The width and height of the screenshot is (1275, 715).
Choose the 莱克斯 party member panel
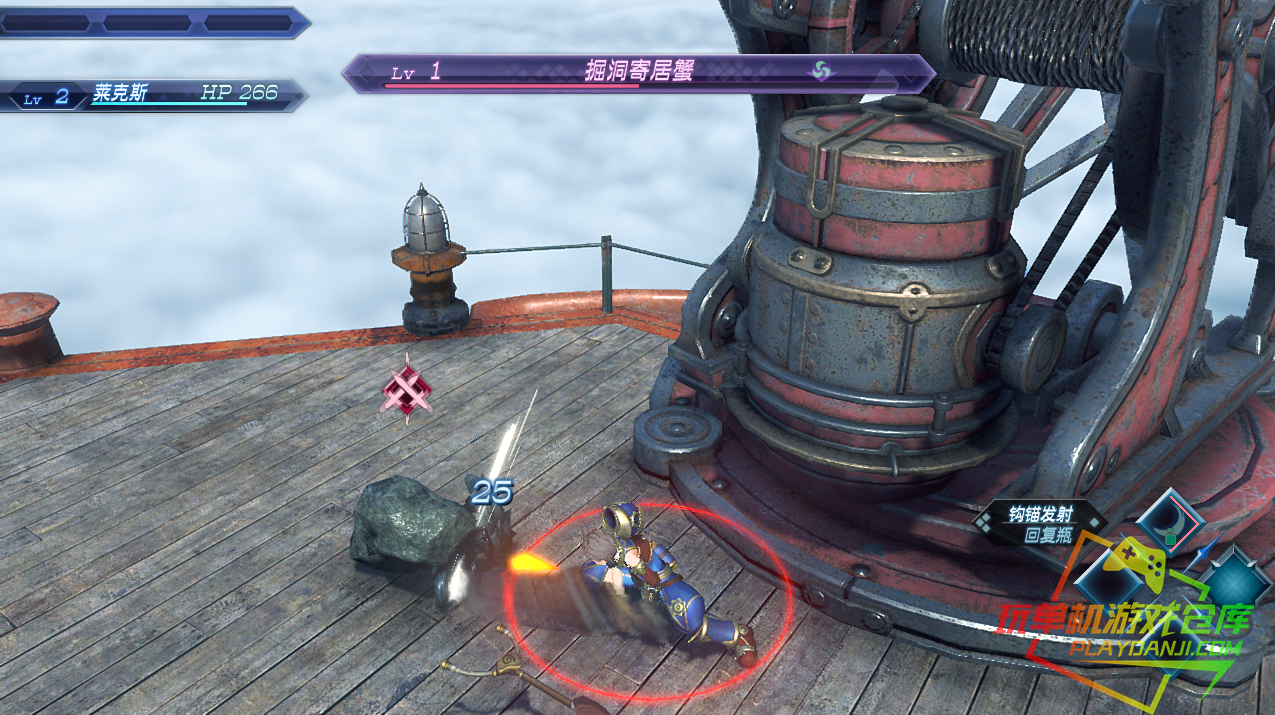(x=152, y=95)
